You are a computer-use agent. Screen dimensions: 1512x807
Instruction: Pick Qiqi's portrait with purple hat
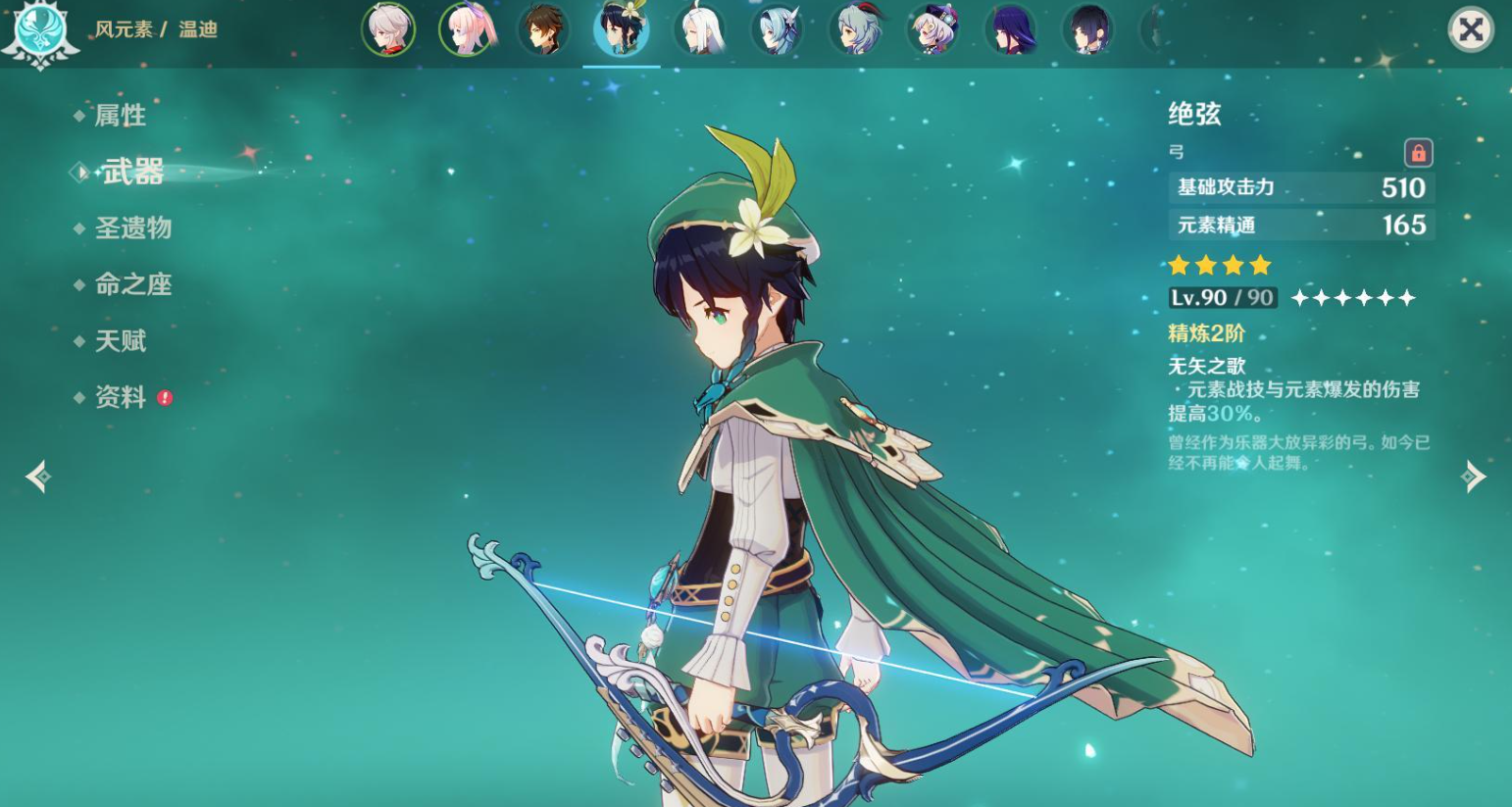[932, 29]
